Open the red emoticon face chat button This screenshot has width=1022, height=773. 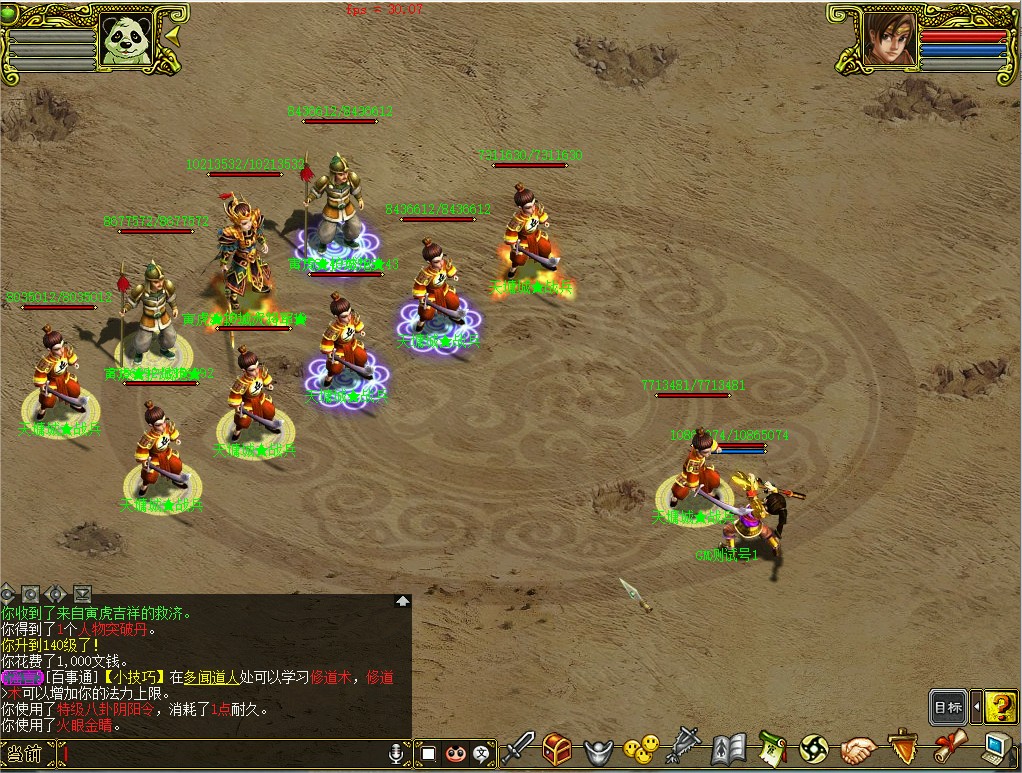(456, 753)
